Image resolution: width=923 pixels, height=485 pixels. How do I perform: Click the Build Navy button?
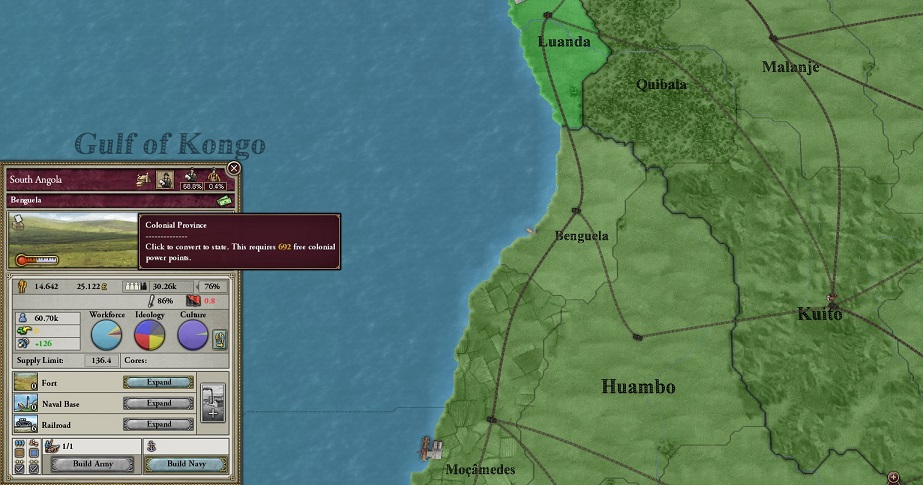pyautogui.click(x=185, y=464)
